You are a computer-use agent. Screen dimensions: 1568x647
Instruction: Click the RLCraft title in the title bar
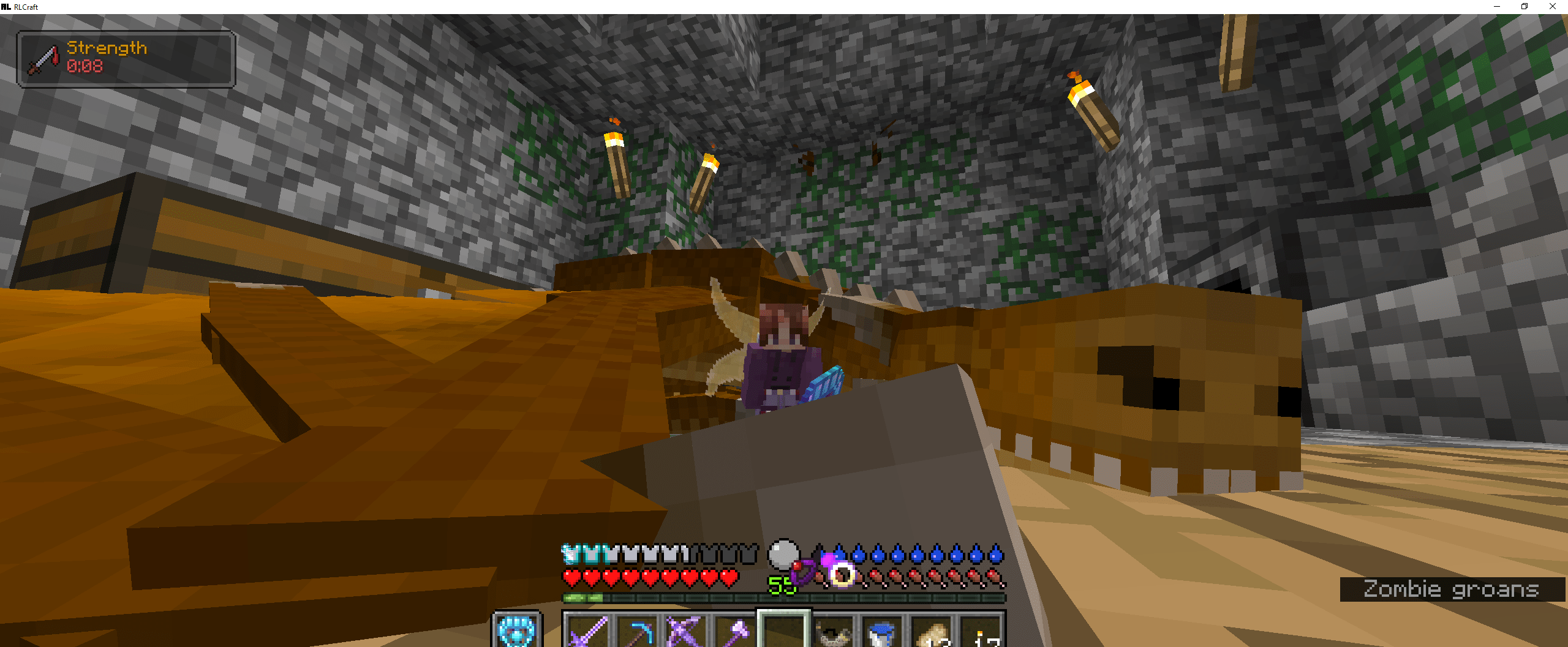point(26,7)
